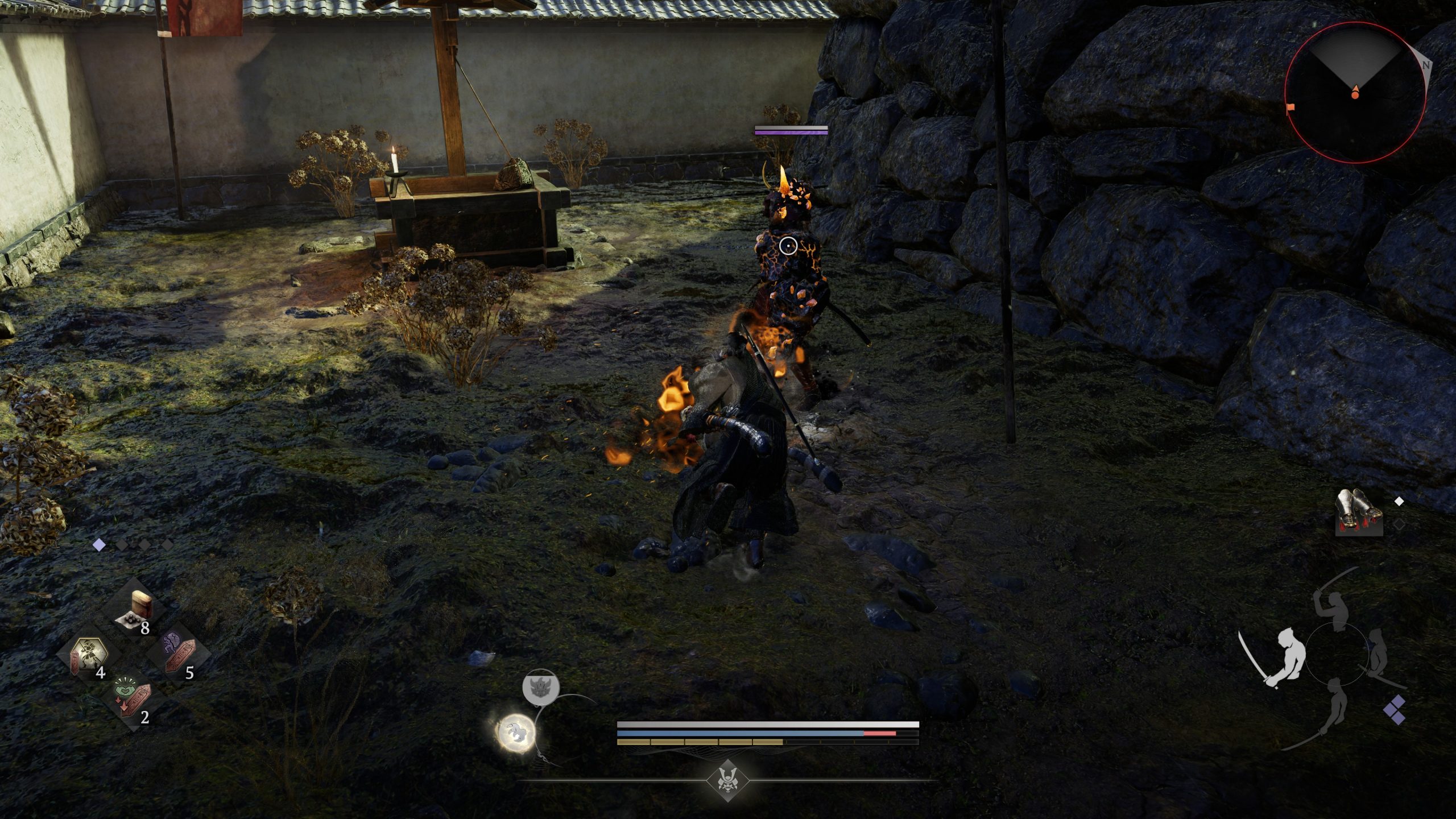
Task: Click the minimap compass in top right corner
Action: (1354, 91)
